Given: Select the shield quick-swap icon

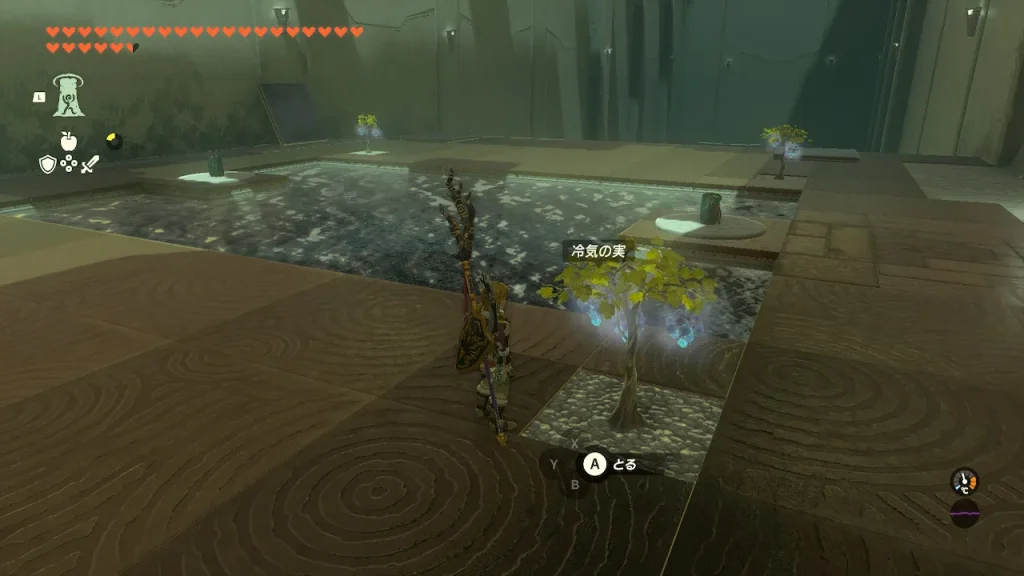Looking at the screenshot, I should [x=47, y=164].
